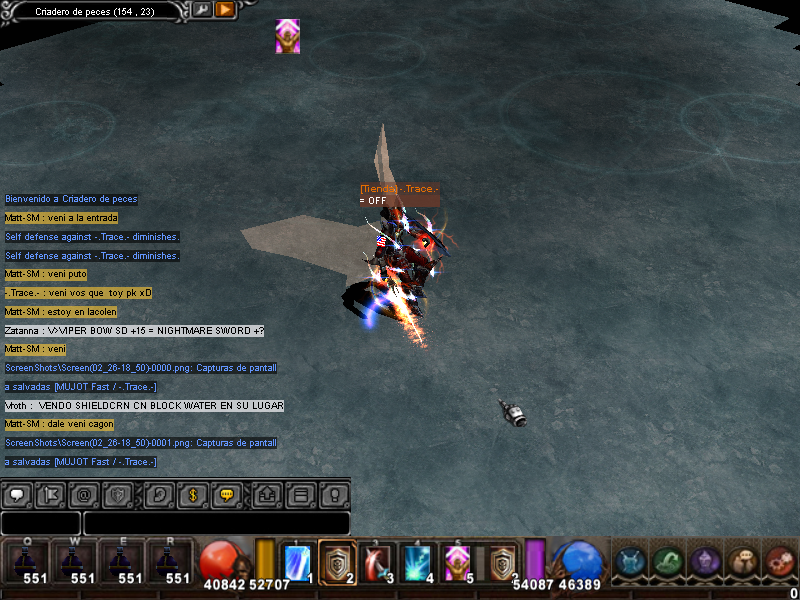Toggle the gold dollar sign chat button
The image size is (800, 600).
[192, 494]
